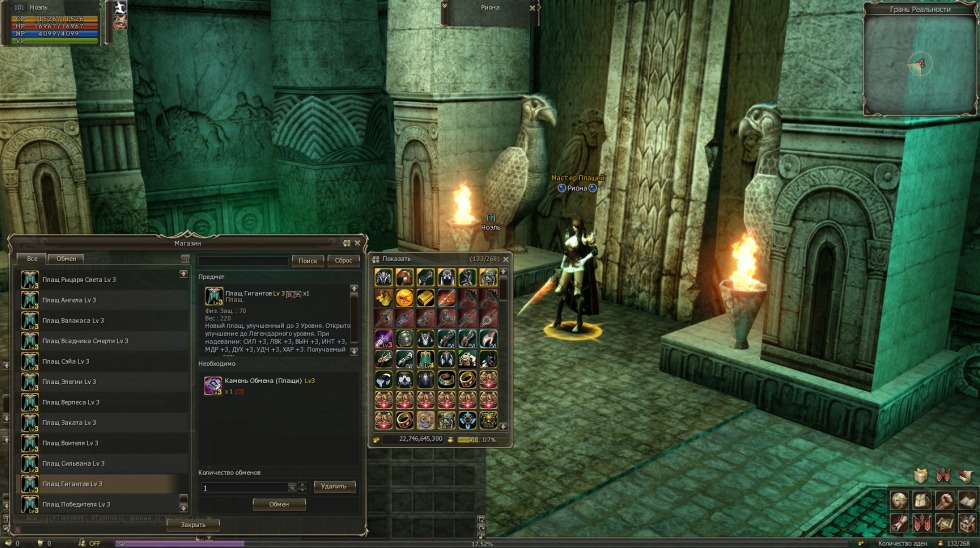Open the inventory bag menu icon
This screenshot has height=548, width=980.
(920, 501)
